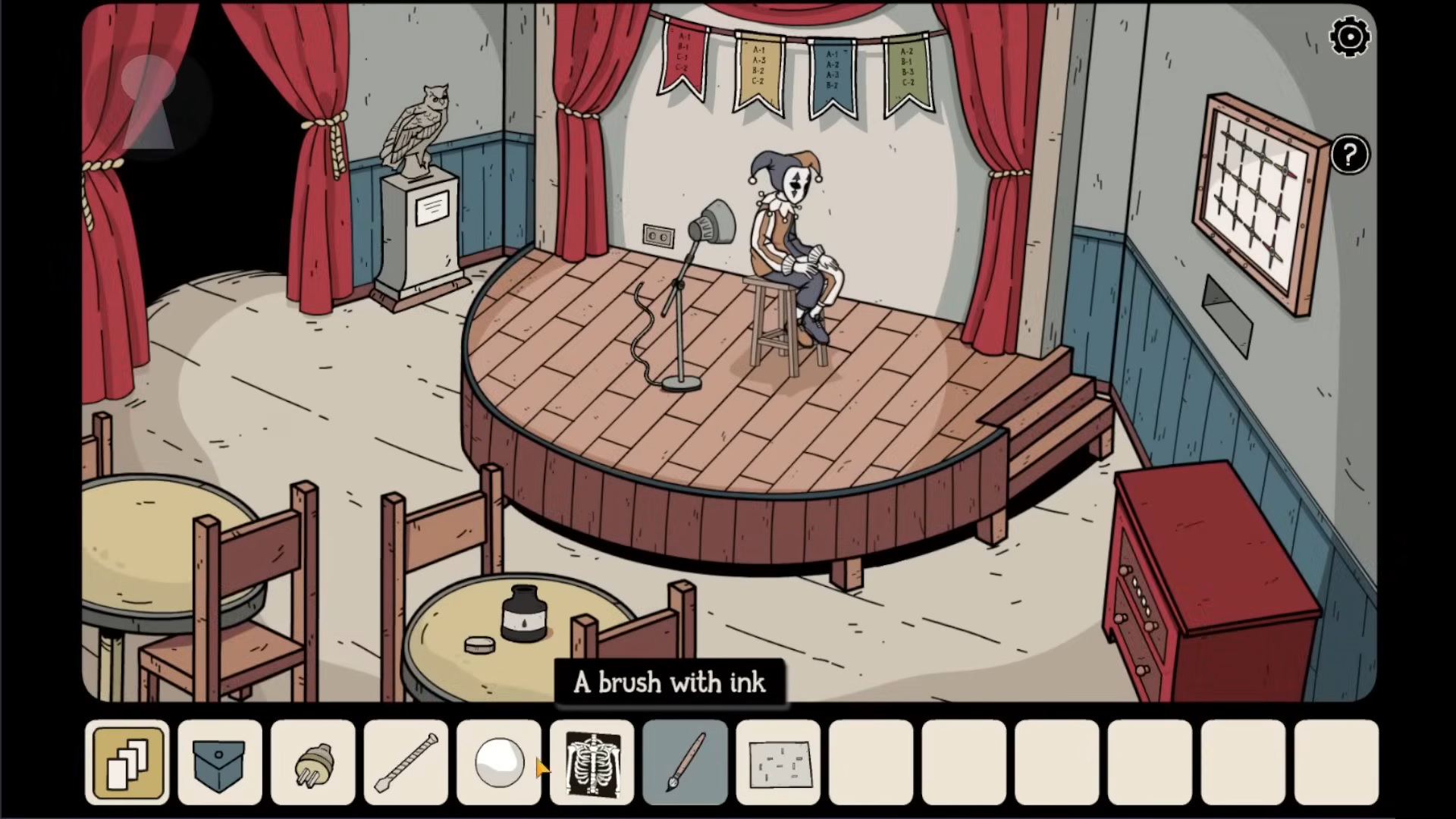This screenshot has height=819, width=1456.
Task: Select the skeleton x-ray item
Action: (x=592, y=762)
